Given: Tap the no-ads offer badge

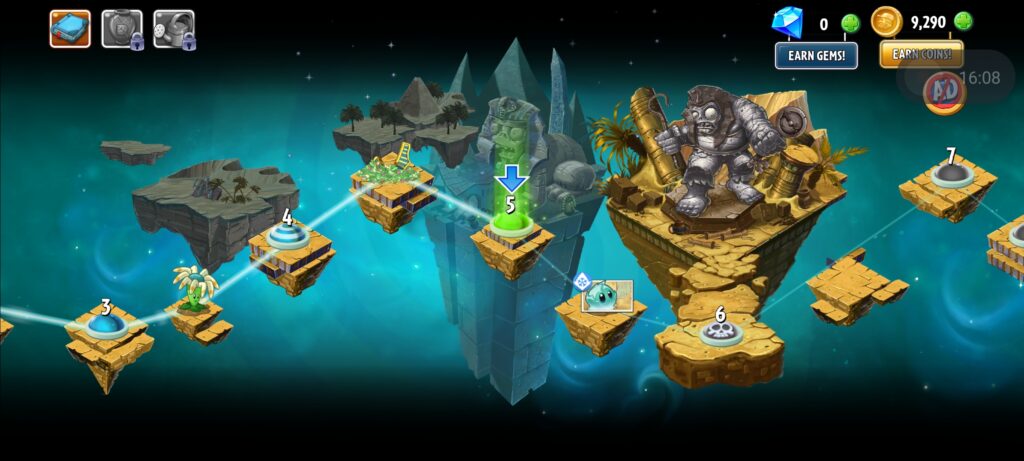Looking at the screenshot, I should point(943,90).
